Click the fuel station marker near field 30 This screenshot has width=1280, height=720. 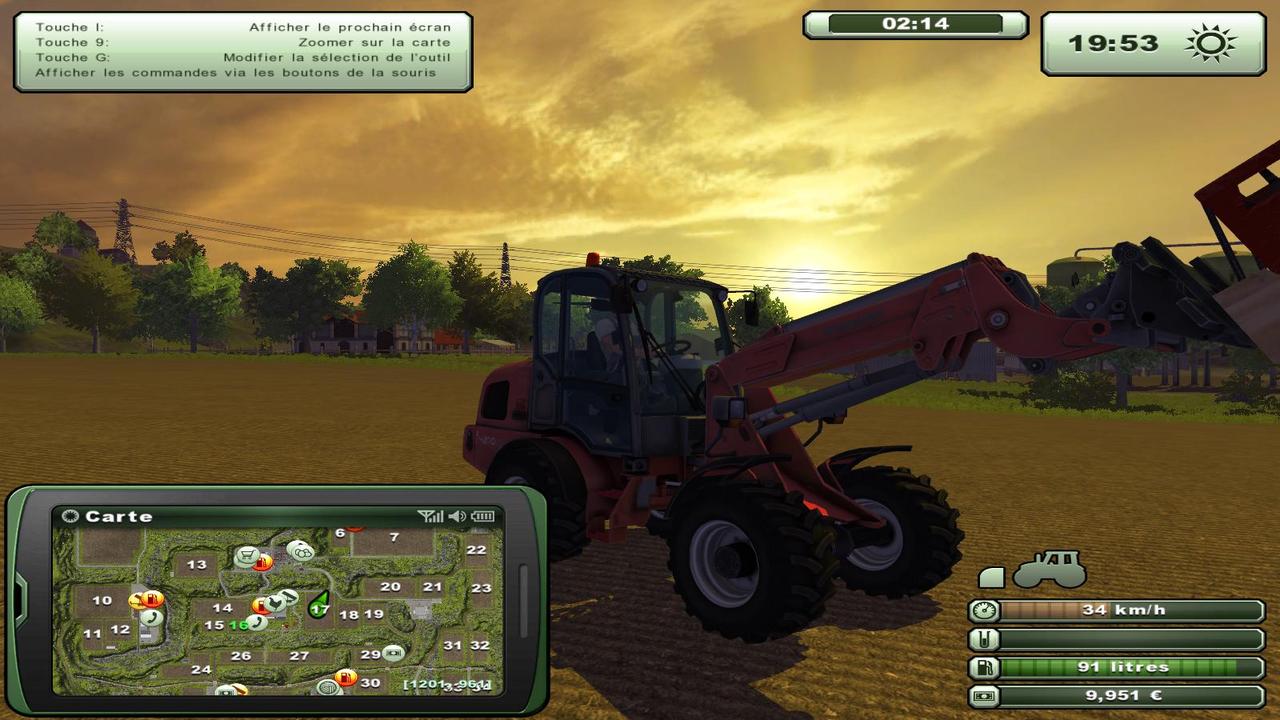(346, 677)
